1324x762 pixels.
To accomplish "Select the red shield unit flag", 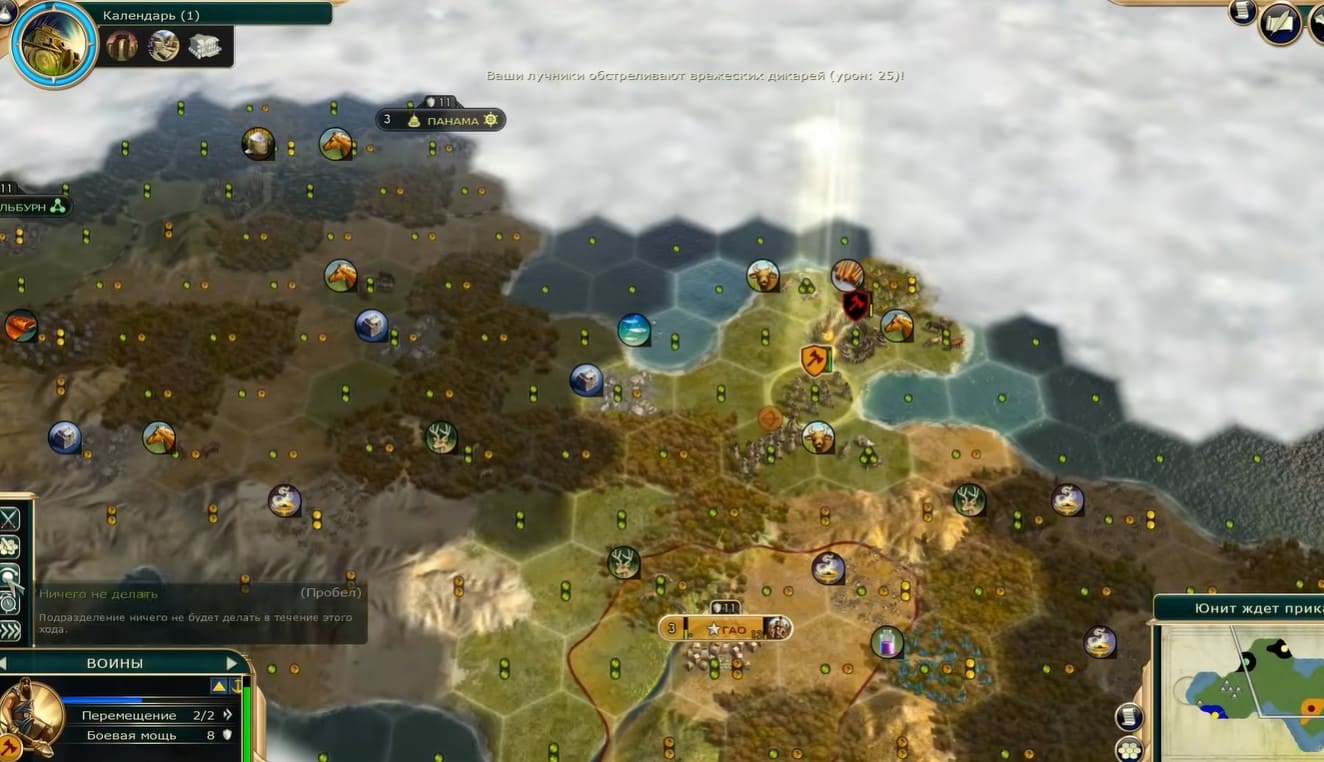I will click(x=856, y=304).
